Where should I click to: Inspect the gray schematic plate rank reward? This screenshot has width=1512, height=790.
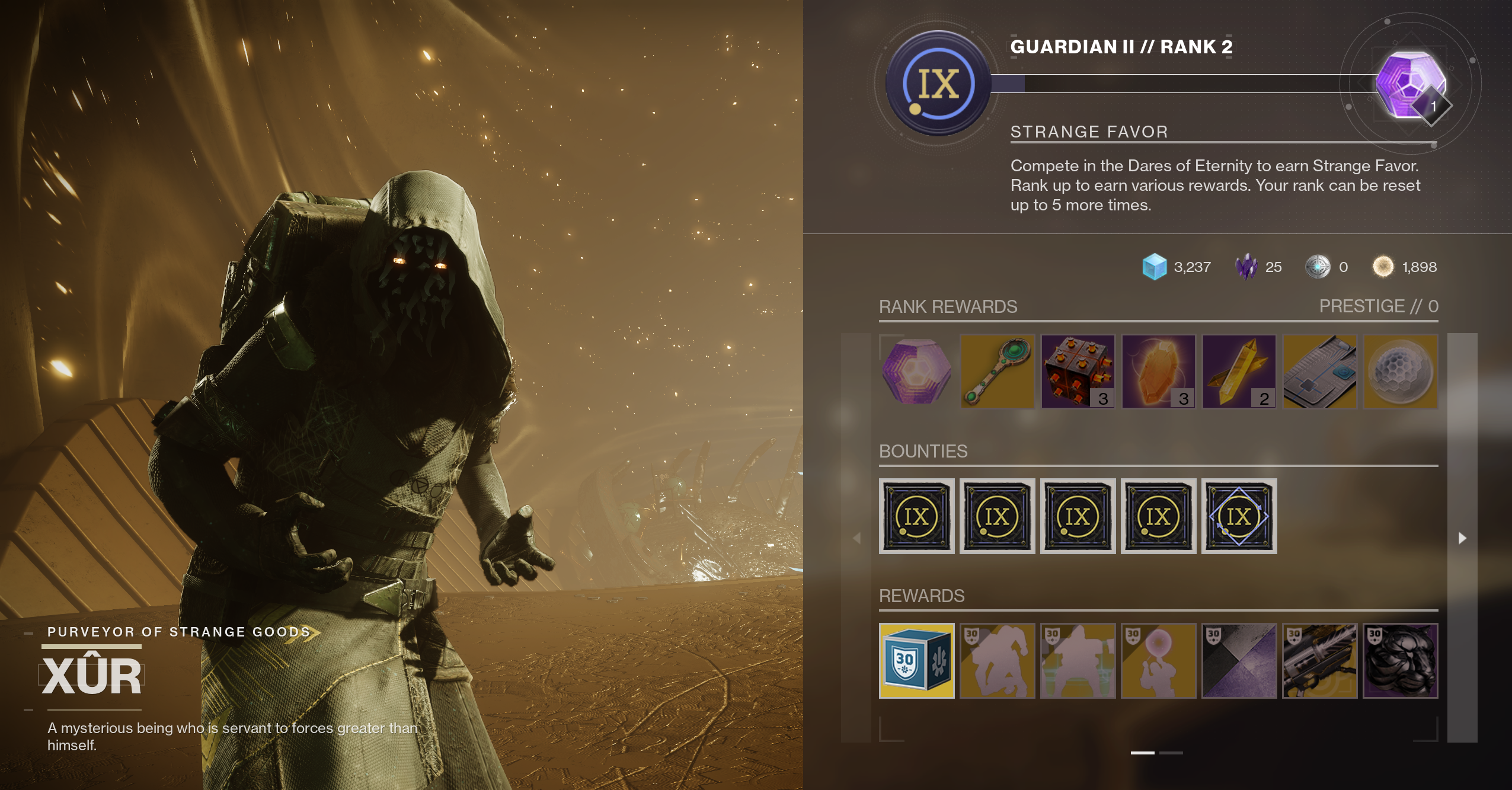1319,372
